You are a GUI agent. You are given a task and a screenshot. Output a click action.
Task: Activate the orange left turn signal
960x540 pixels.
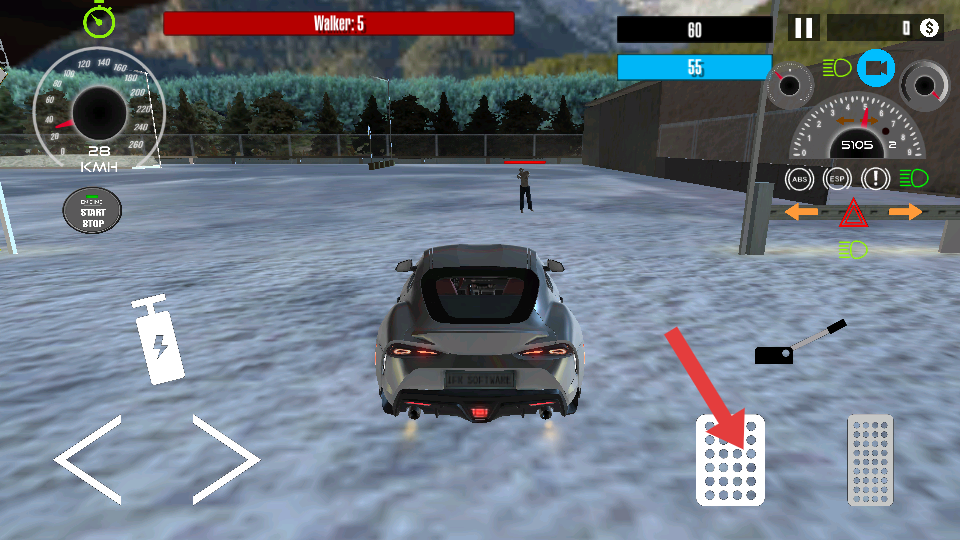(x=801, y=212)
